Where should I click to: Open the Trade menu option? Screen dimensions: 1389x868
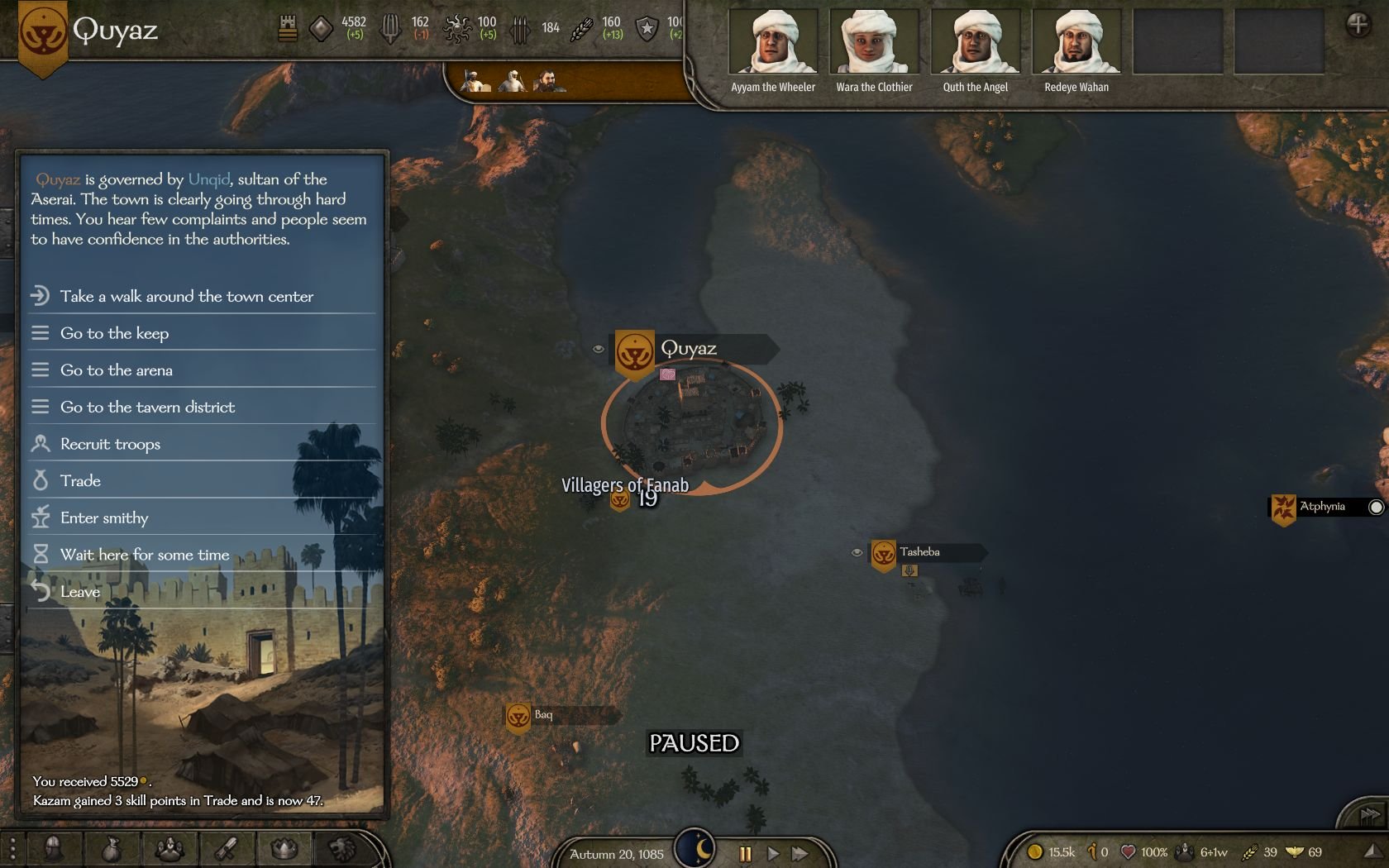(80, 481)
